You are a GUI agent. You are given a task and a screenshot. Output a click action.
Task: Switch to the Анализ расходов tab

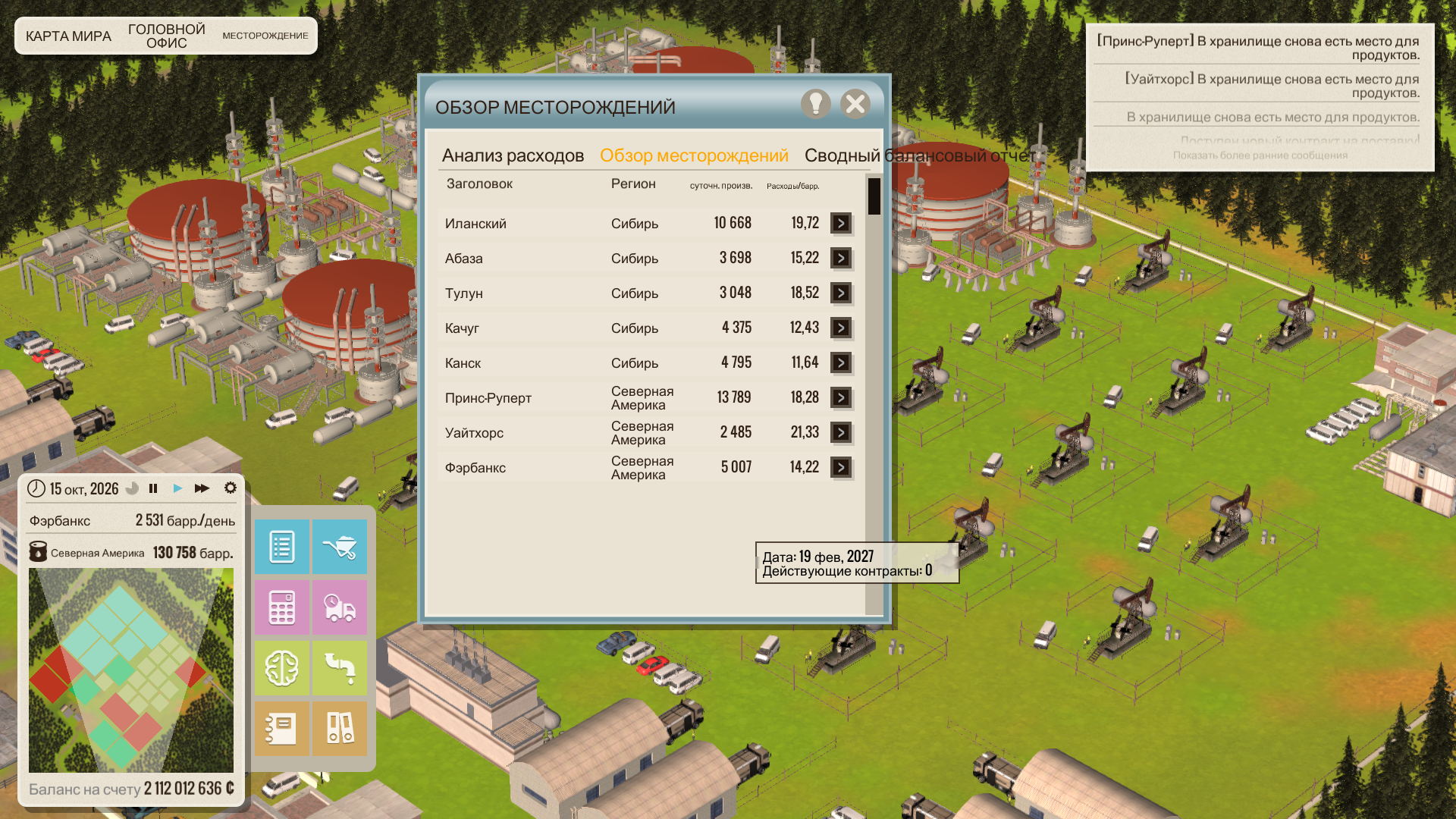(x=513, y=155)
